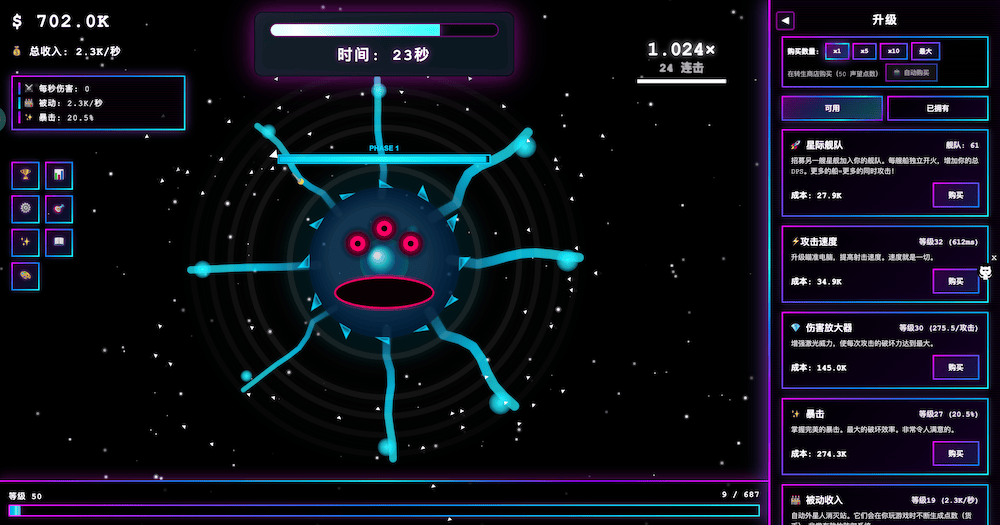Image resolution: width=1000 pixels, height=525 pixels.
Task: Buy the 暴击 upgrade
Action: [x=955, y=453]
